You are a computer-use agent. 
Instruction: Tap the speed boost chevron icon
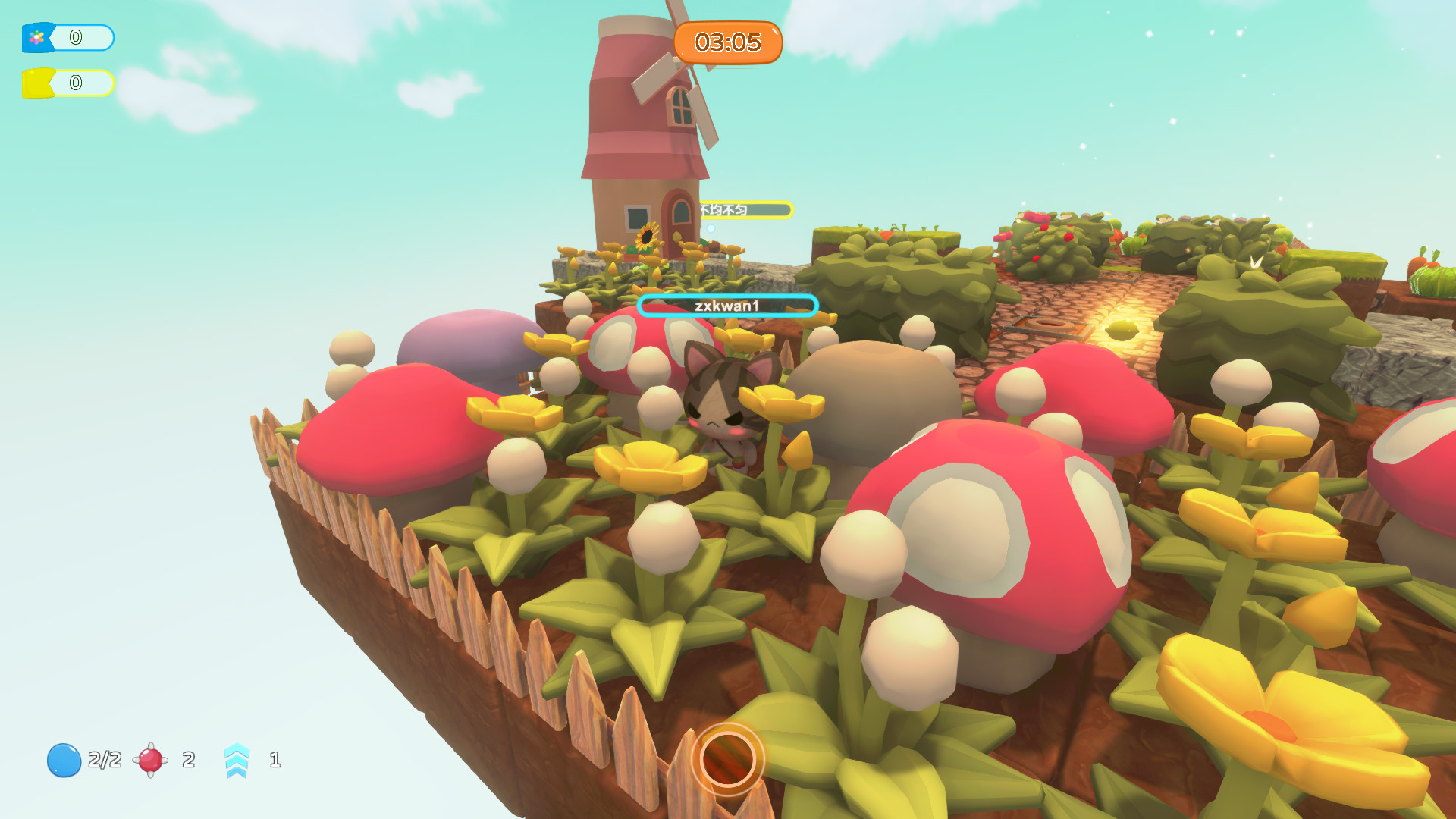(x=237, y=761)
